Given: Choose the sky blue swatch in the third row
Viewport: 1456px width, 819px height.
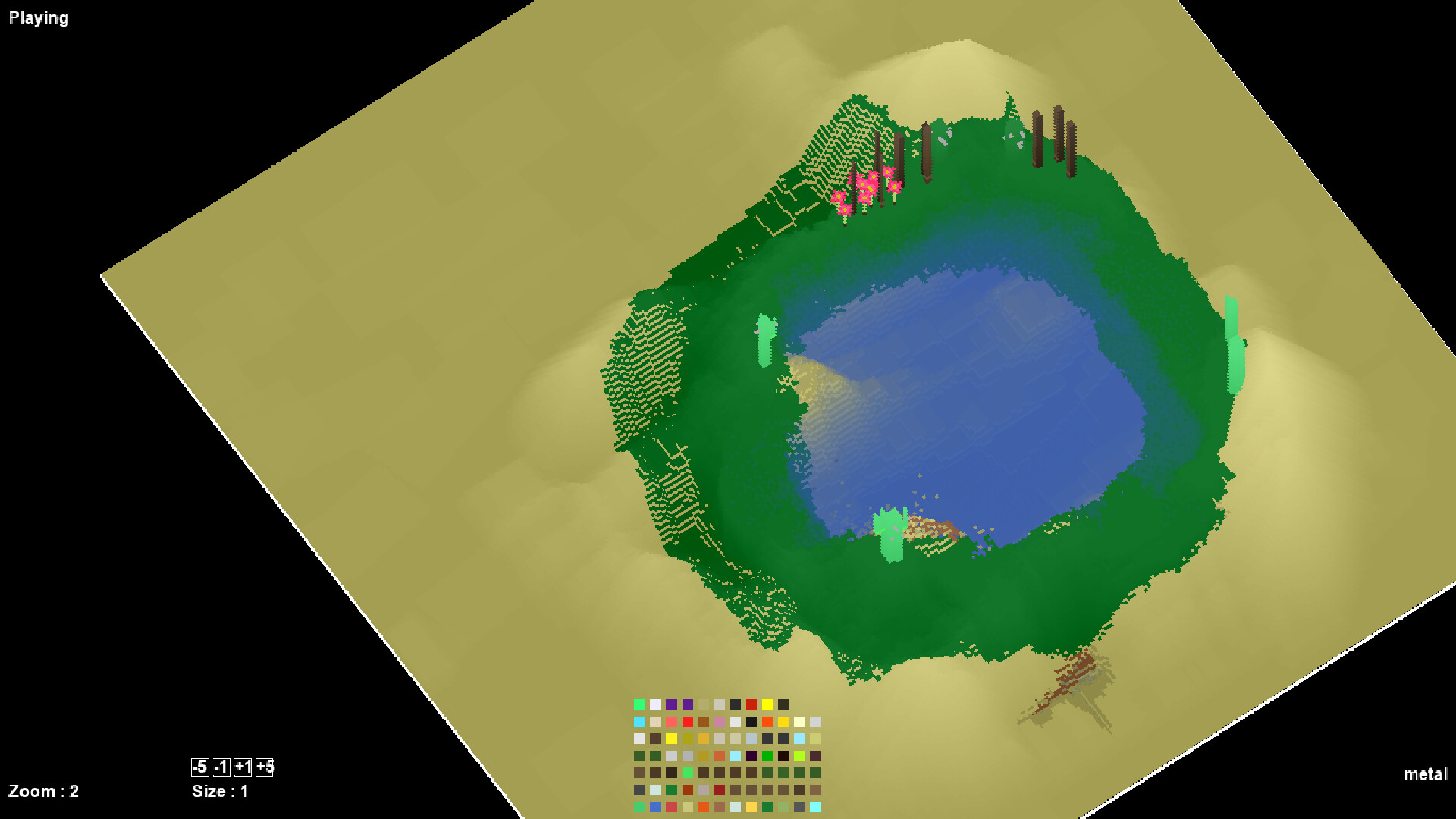Looking at the screenshot, I should 799,739.
